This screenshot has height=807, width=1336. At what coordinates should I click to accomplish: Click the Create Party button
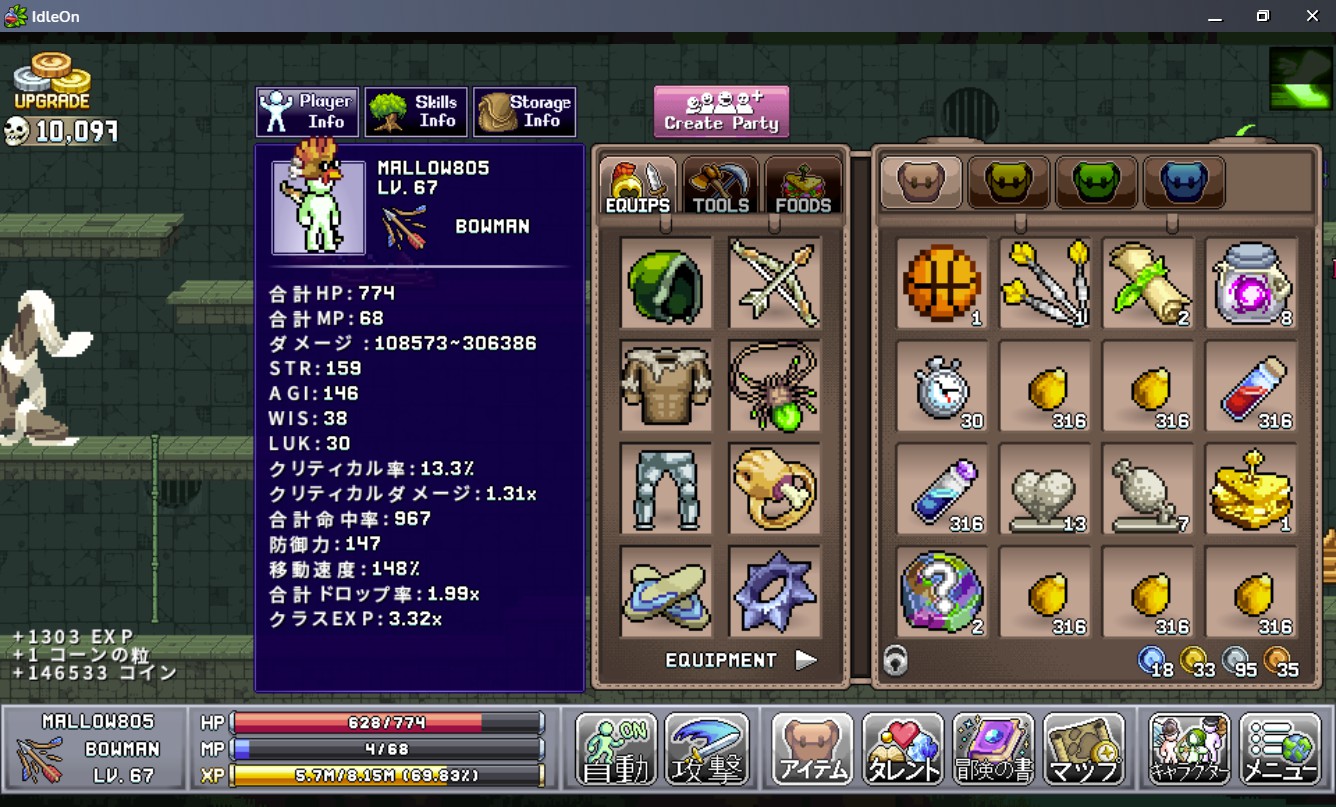tap(721, 111)
